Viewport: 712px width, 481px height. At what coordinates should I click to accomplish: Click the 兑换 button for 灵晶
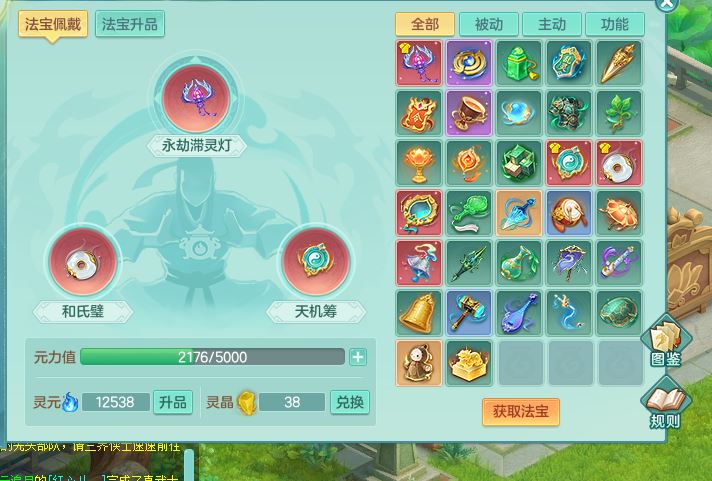tap(350, 403)
